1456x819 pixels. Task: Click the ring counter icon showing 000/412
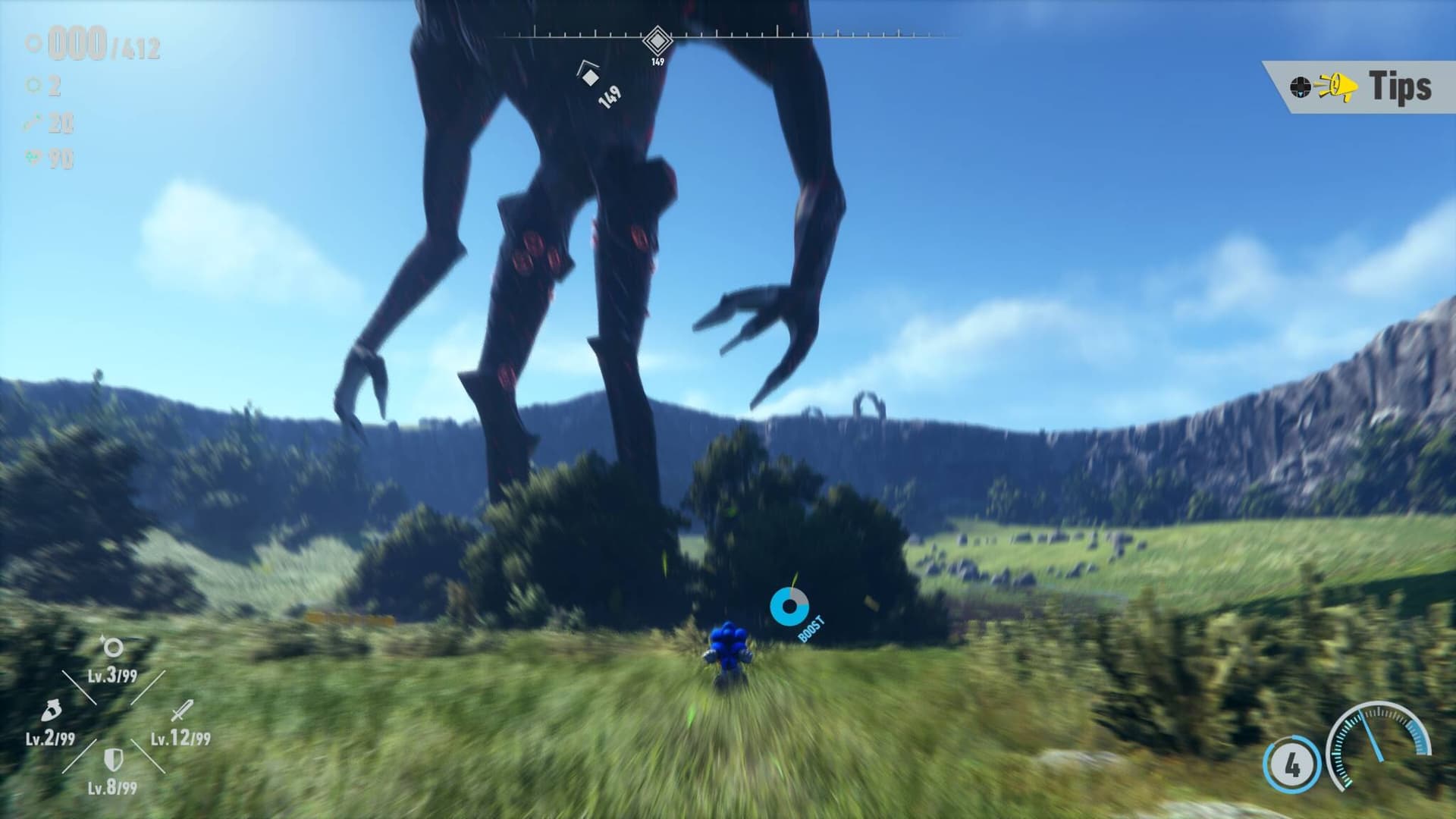pos(32,41)
